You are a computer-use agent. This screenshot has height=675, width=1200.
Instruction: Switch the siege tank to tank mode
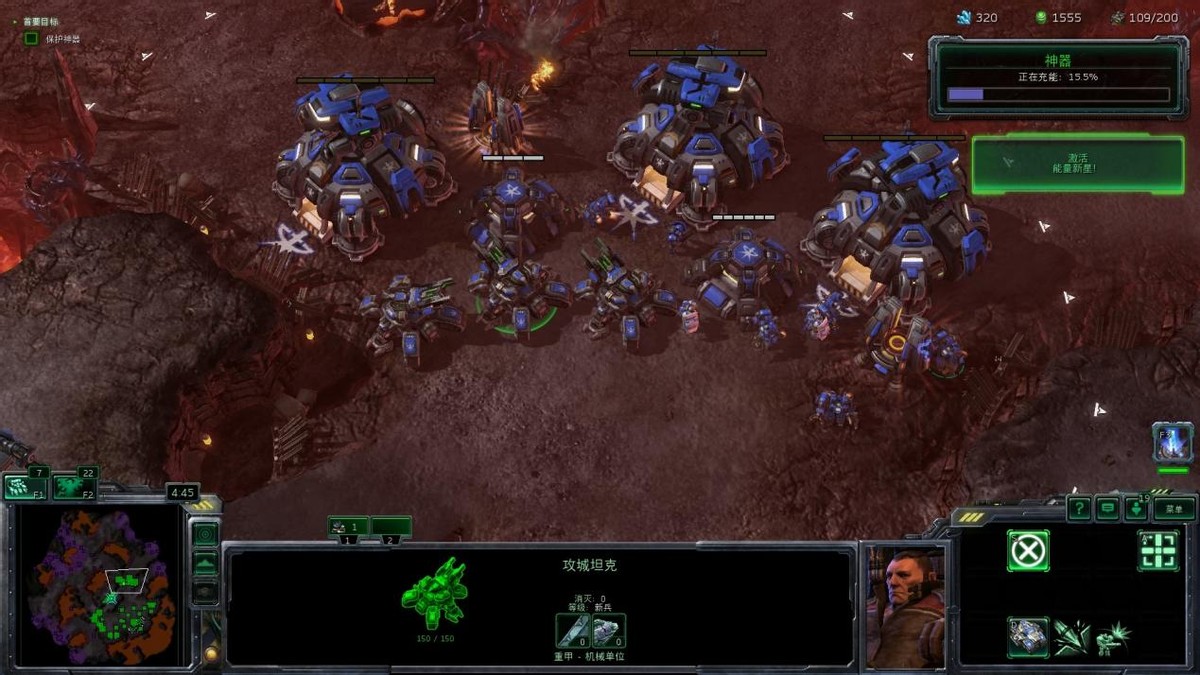1028,637
